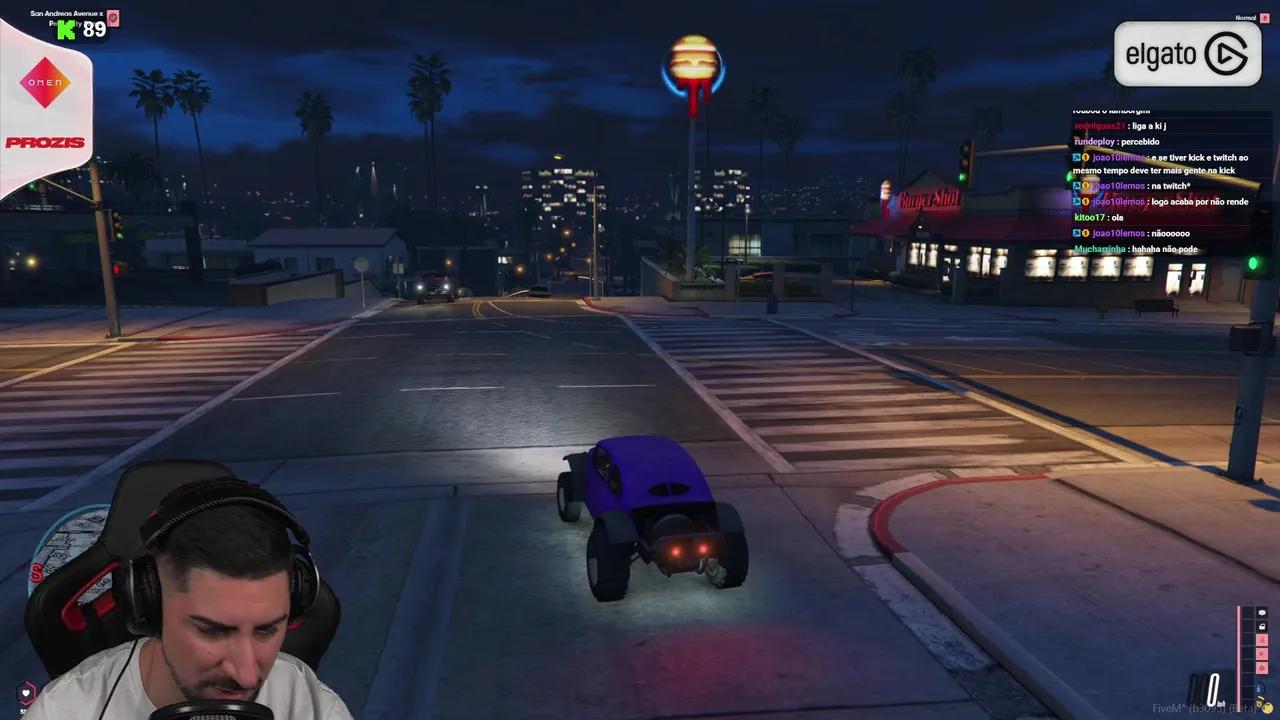Click the Kick viewer count icon
The width and height of the screenshot is (1280, 720).
pos(65,29)
